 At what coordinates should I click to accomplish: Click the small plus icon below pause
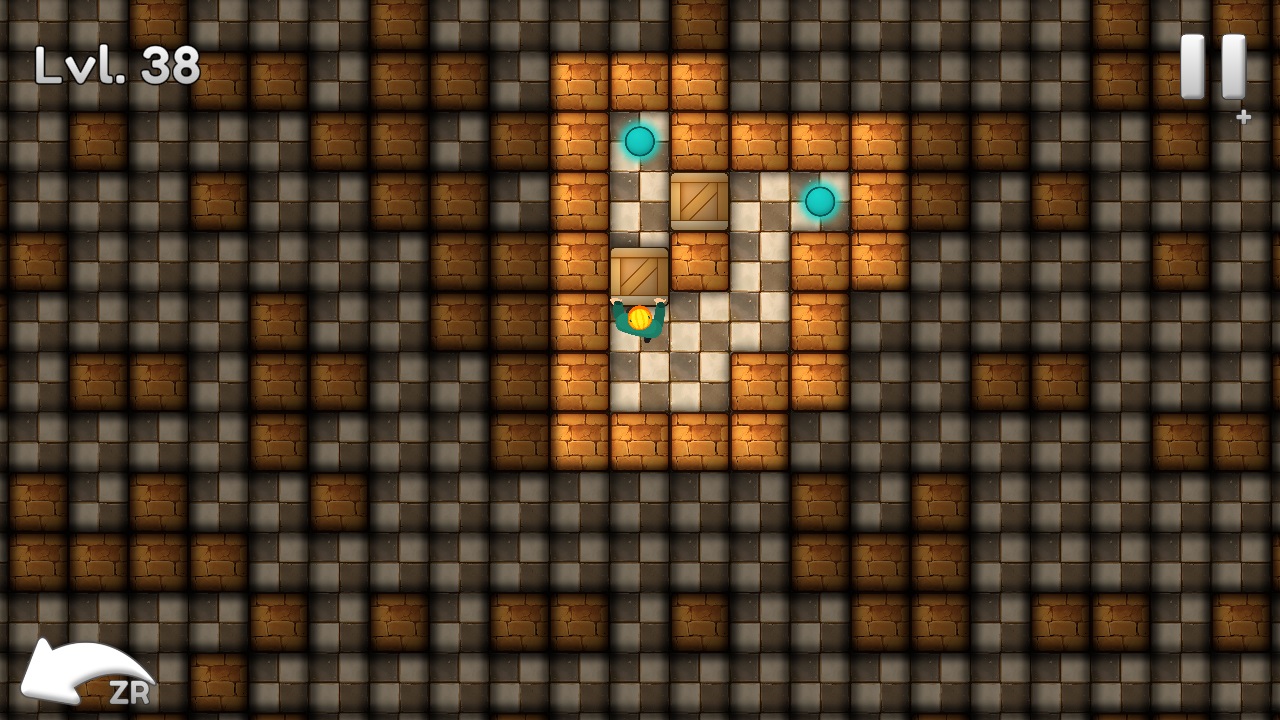1243,116
